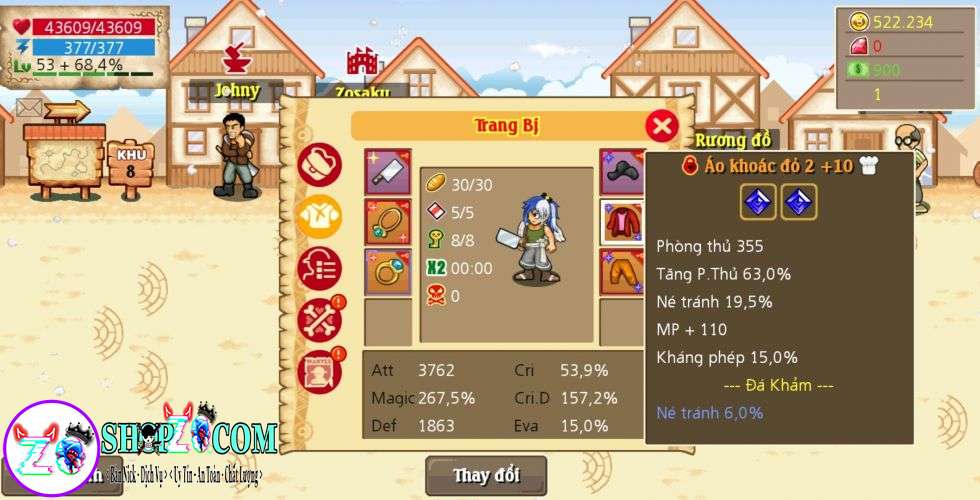Select the black hat equipment slot
This screenshot has height=500, width=980.
click(621, 173)
